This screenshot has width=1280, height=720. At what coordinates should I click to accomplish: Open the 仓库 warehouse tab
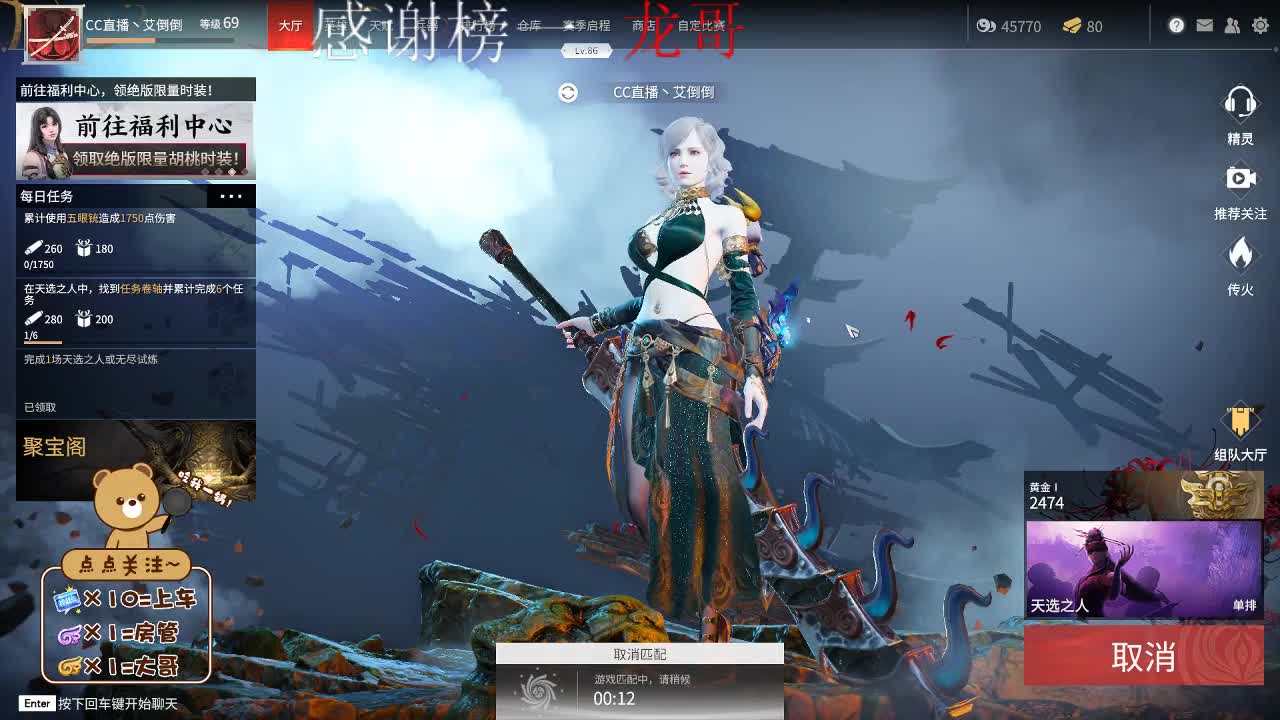point(529,27)
